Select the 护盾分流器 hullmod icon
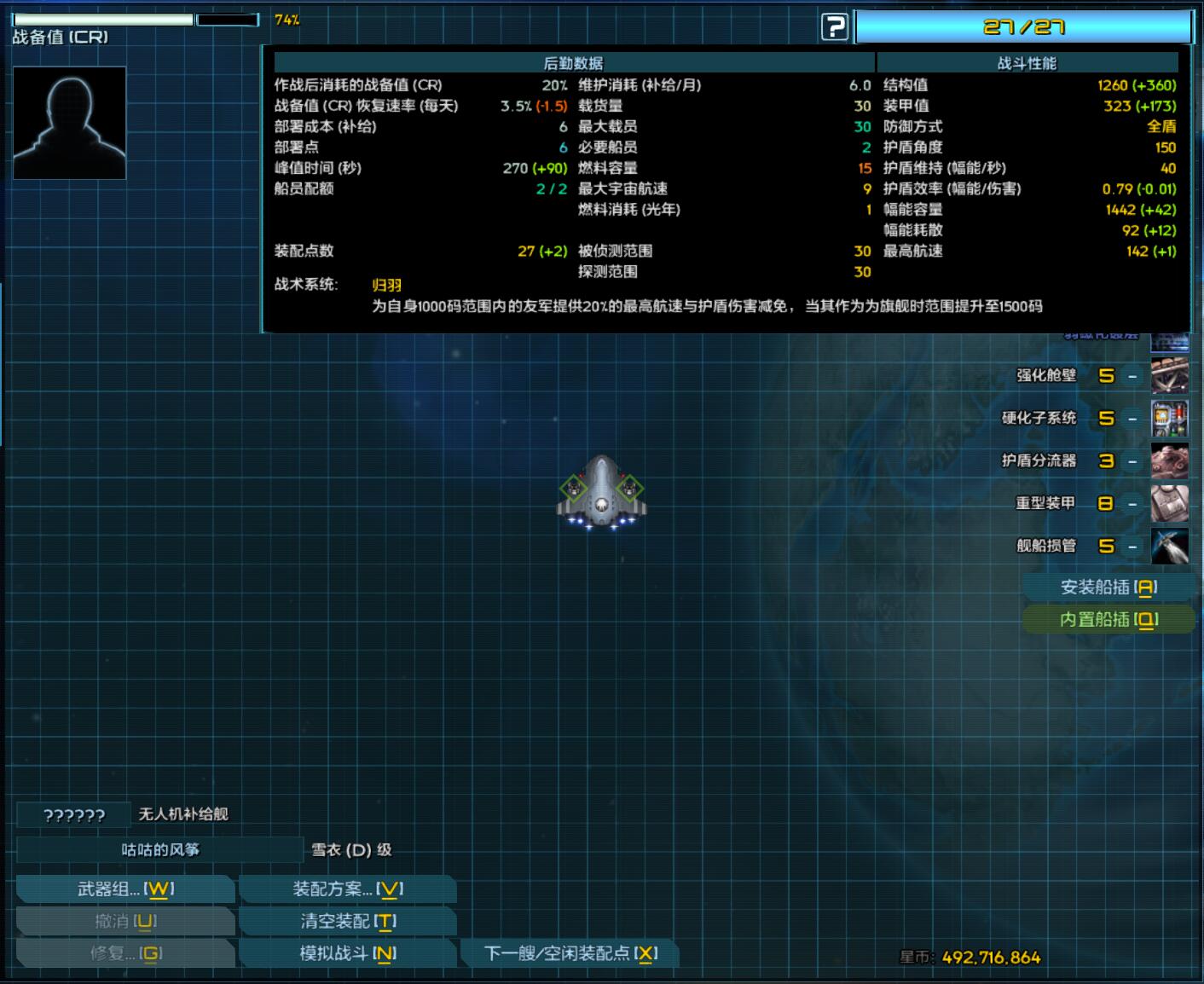The image size is (1204, 984). pyautogui.click(x=1171, y=460)
